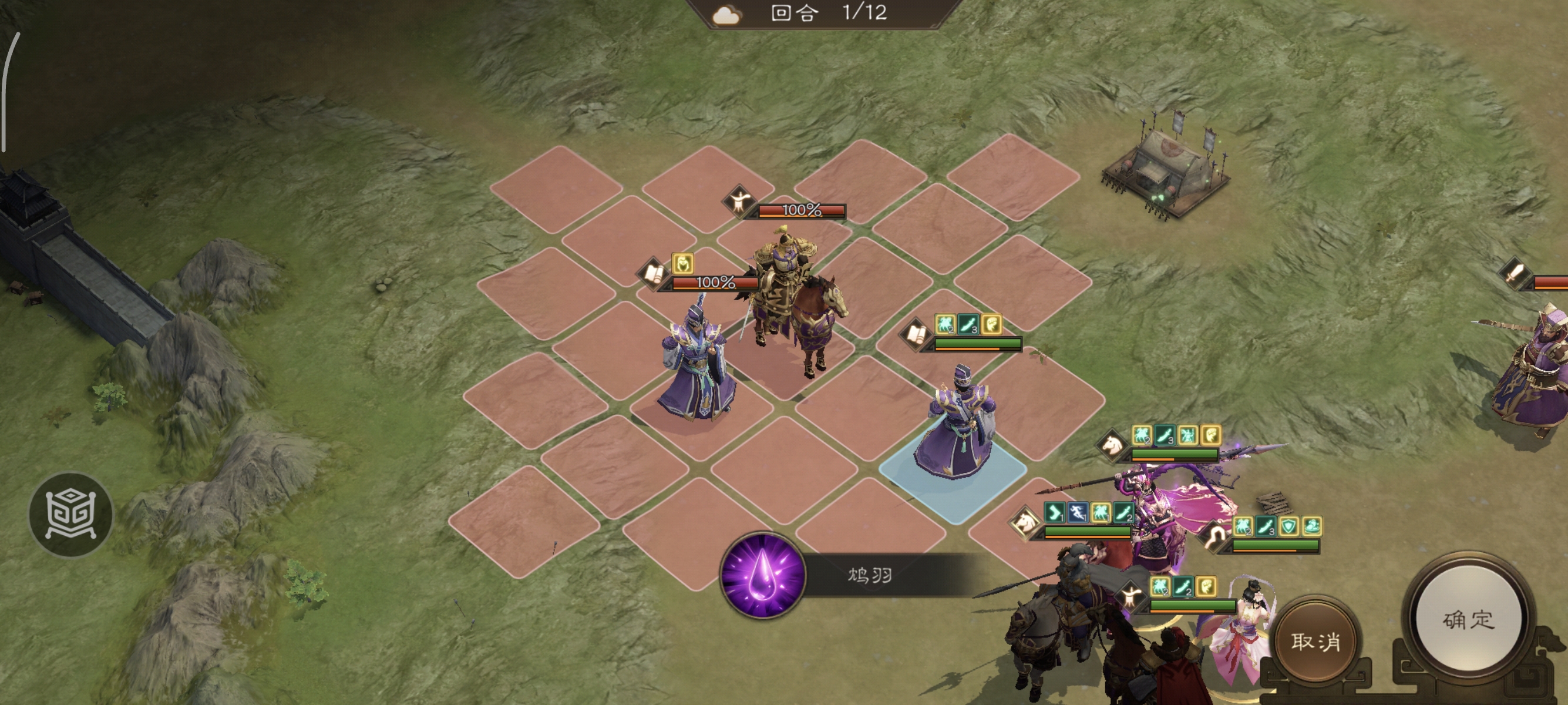Image resolution: width=1568 pixels, height=705 pixels.
Task: Click the weather cloud icon beside the turn counter
Action: (x=725, y=15)
